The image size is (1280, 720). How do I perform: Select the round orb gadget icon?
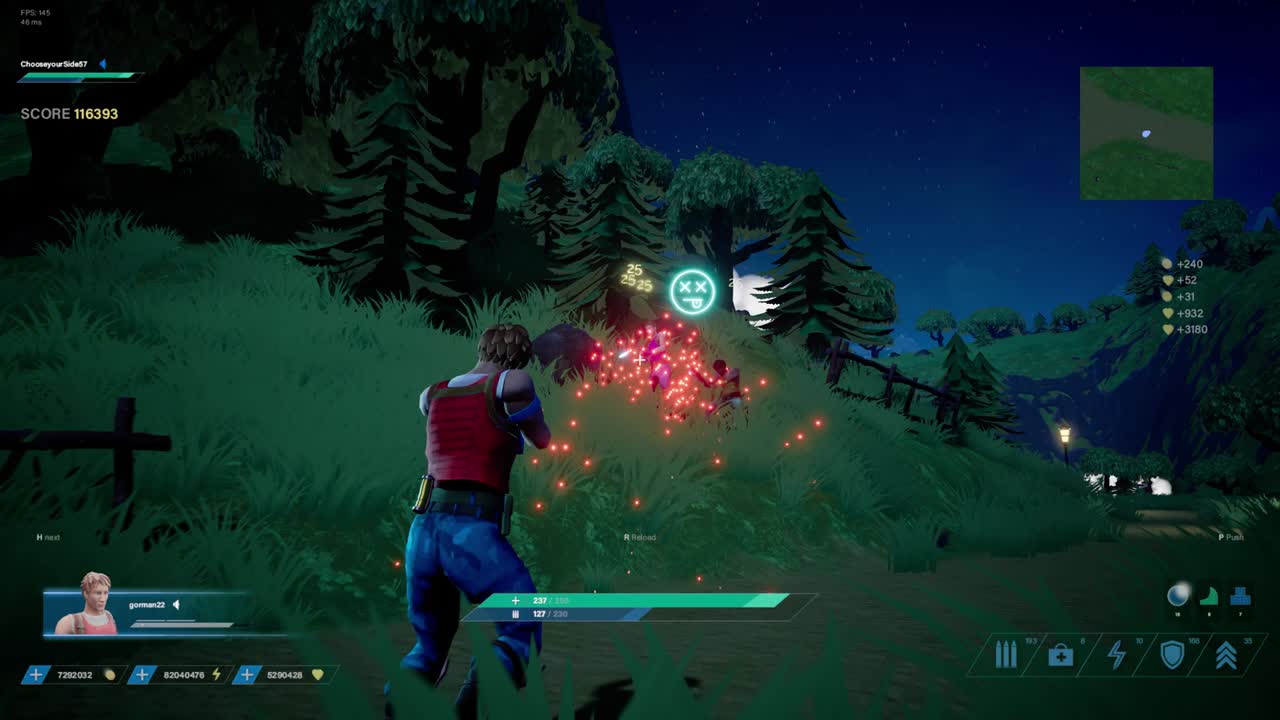pos(1178,596)
